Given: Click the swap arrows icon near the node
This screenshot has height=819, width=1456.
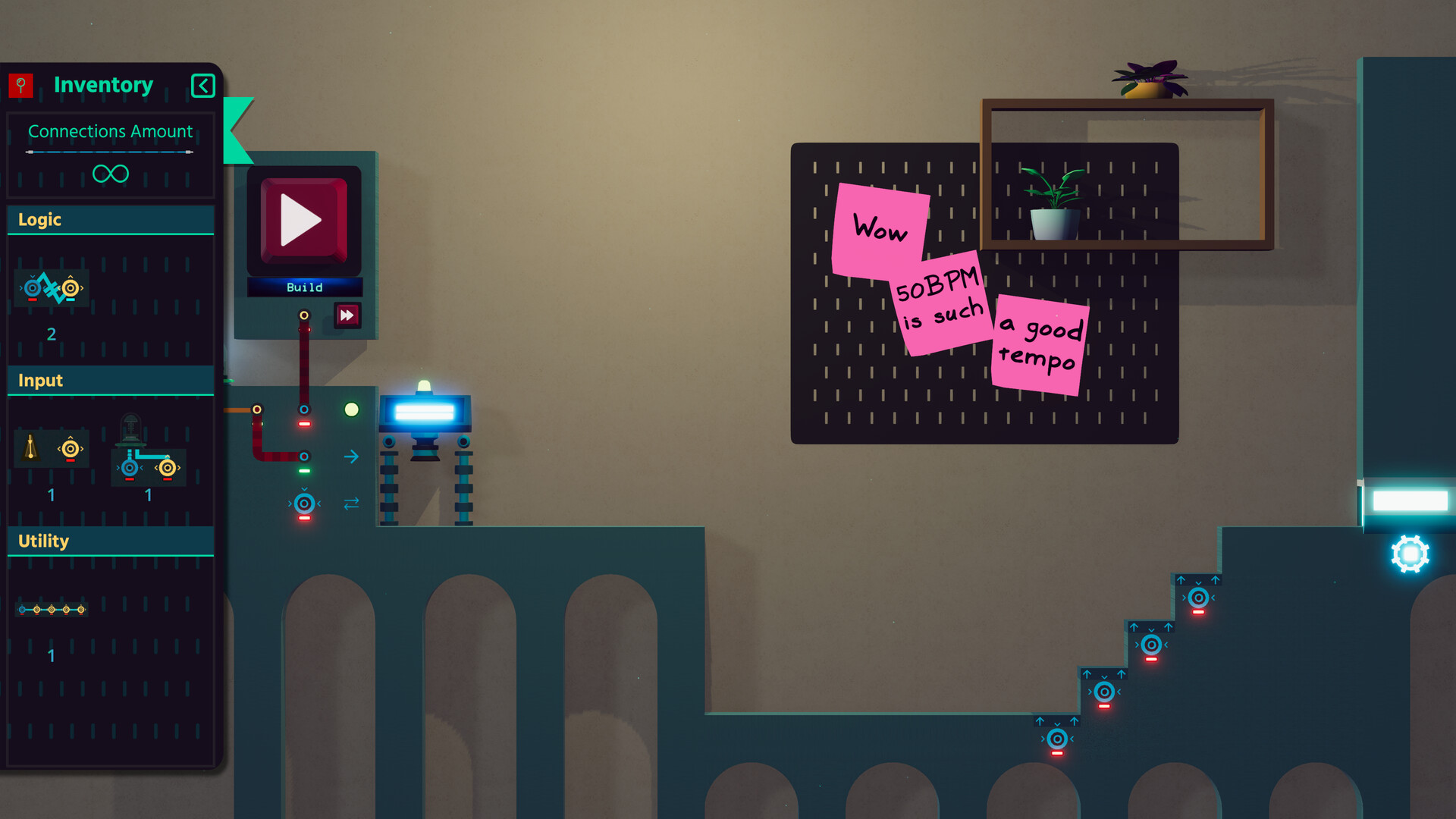Looking at the screenshot, I should point(350,503).
